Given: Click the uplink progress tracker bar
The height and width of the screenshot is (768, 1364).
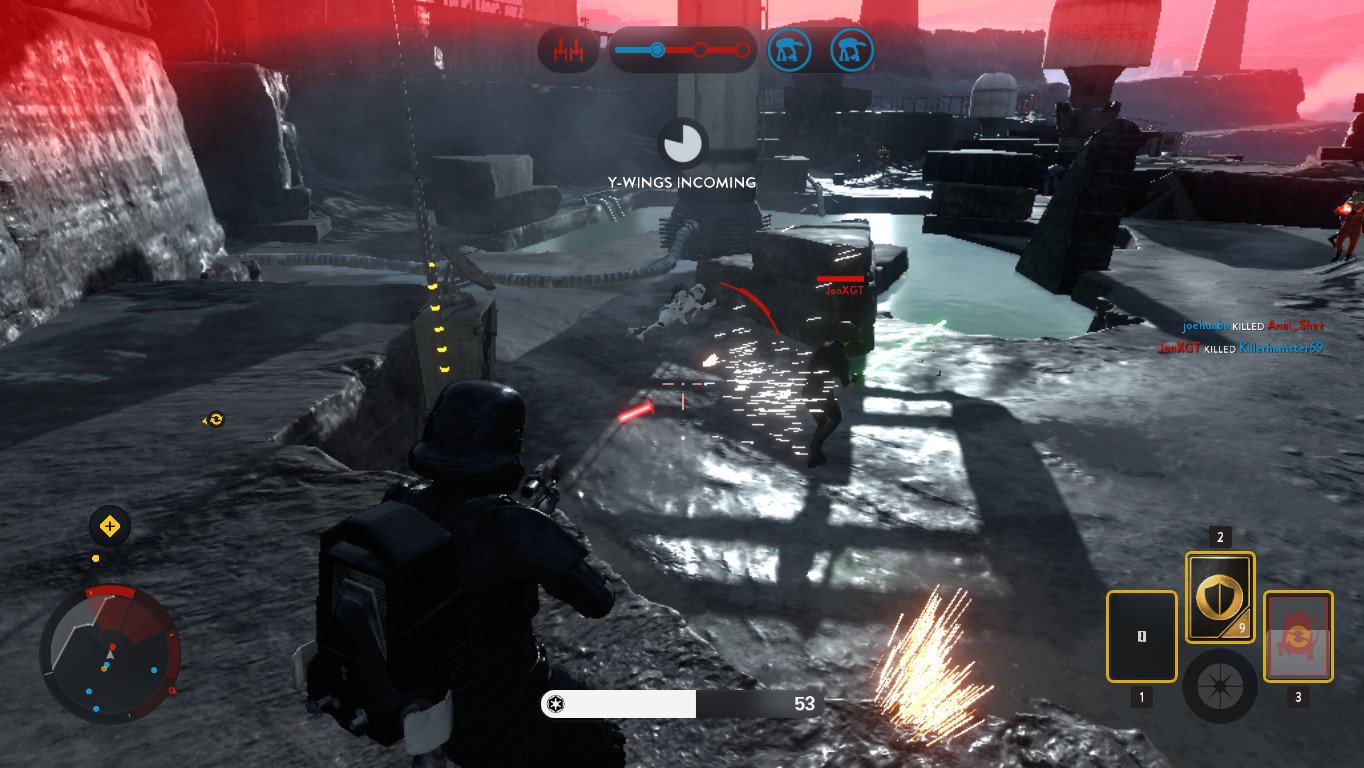Looking at the screenshot, I should point(683,49).
